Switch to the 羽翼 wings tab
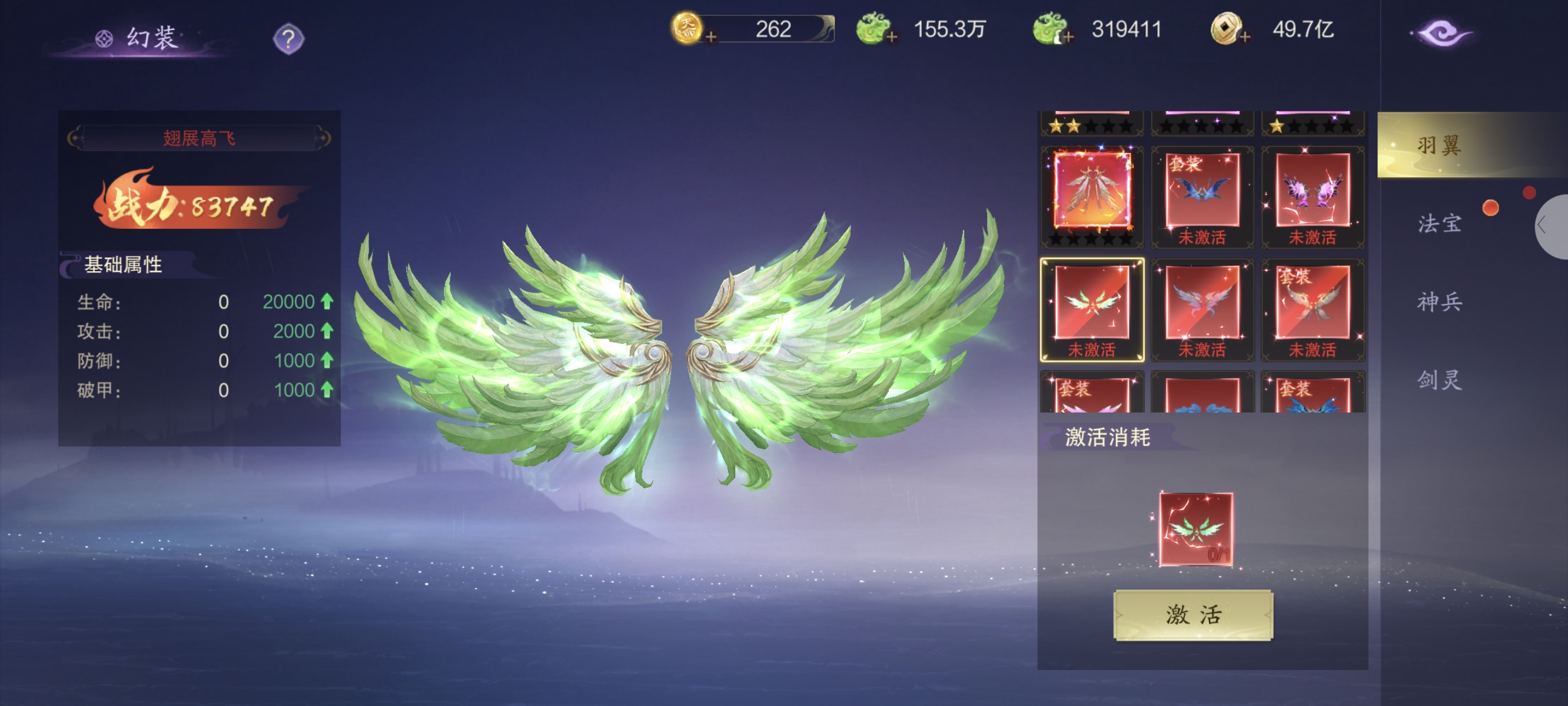 tap(1439, 145)
